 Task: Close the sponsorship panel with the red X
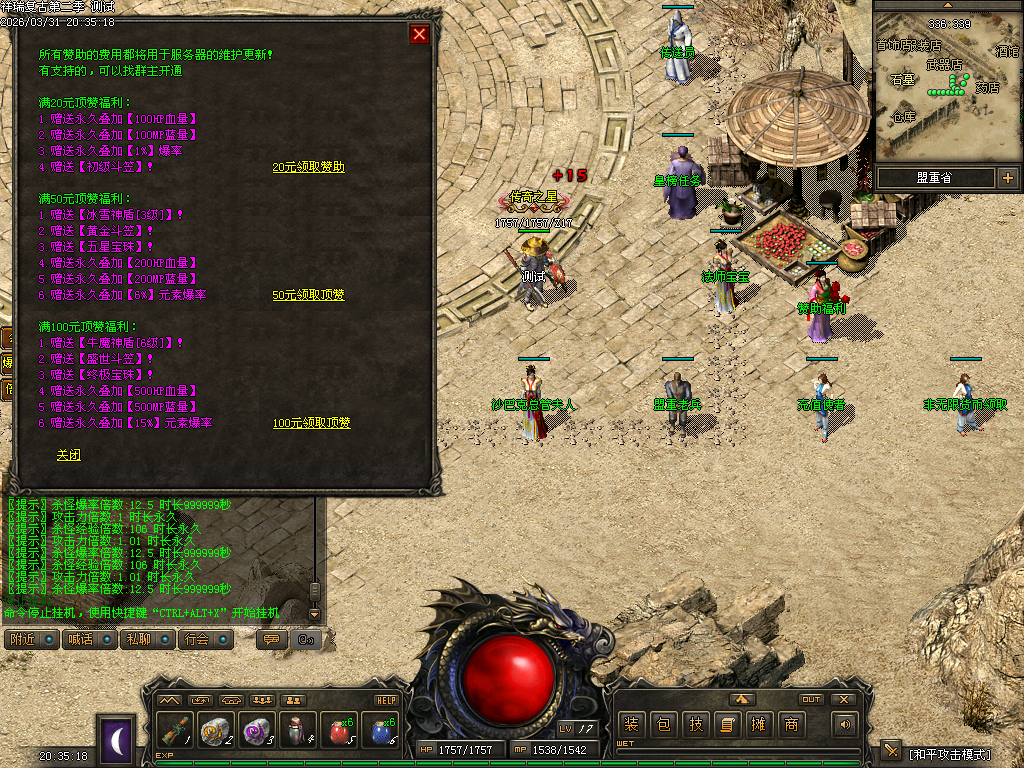tap(419, 34)
